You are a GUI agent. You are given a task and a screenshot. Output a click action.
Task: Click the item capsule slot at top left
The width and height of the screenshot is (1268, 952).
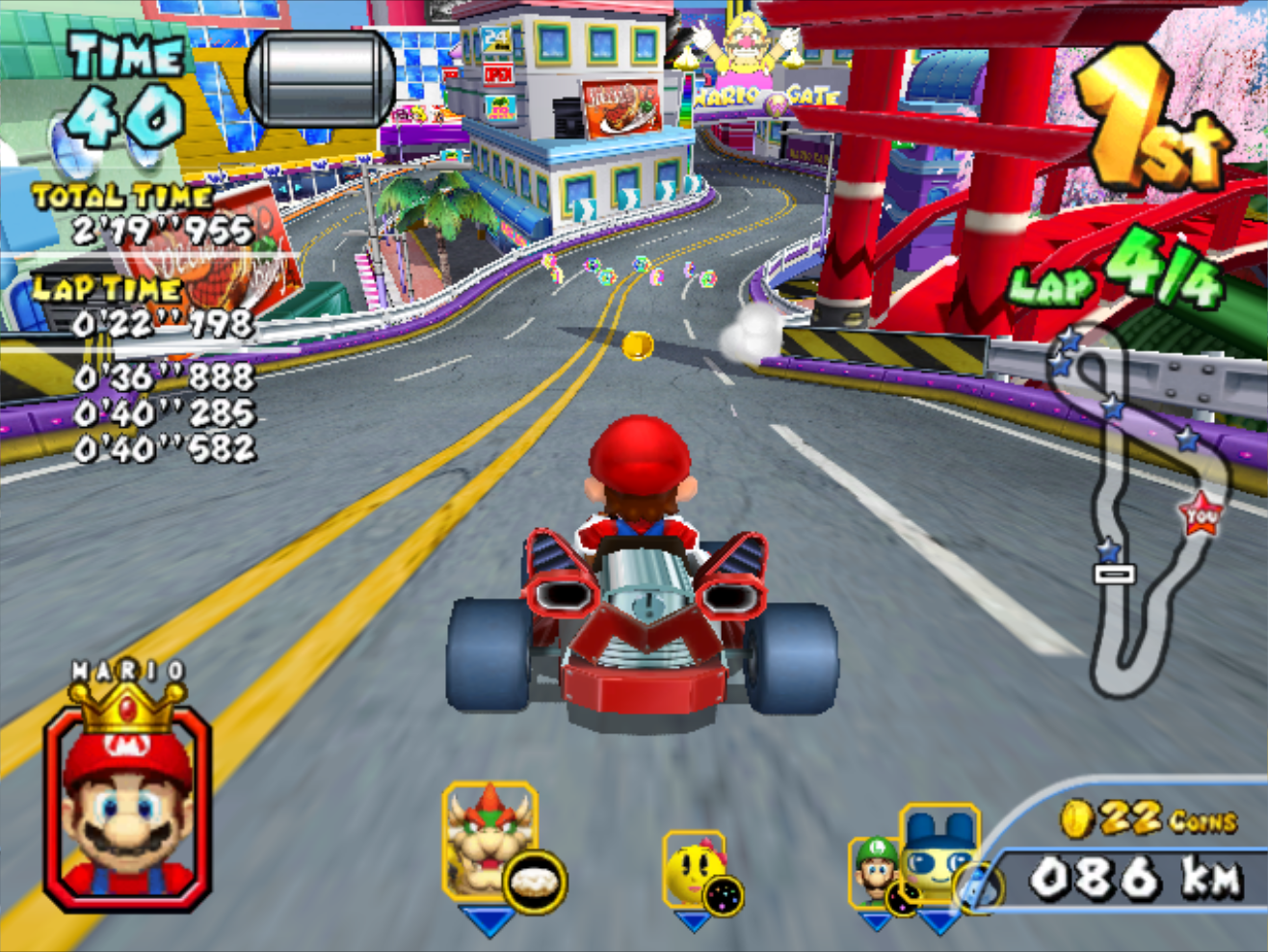coord(321,79)
